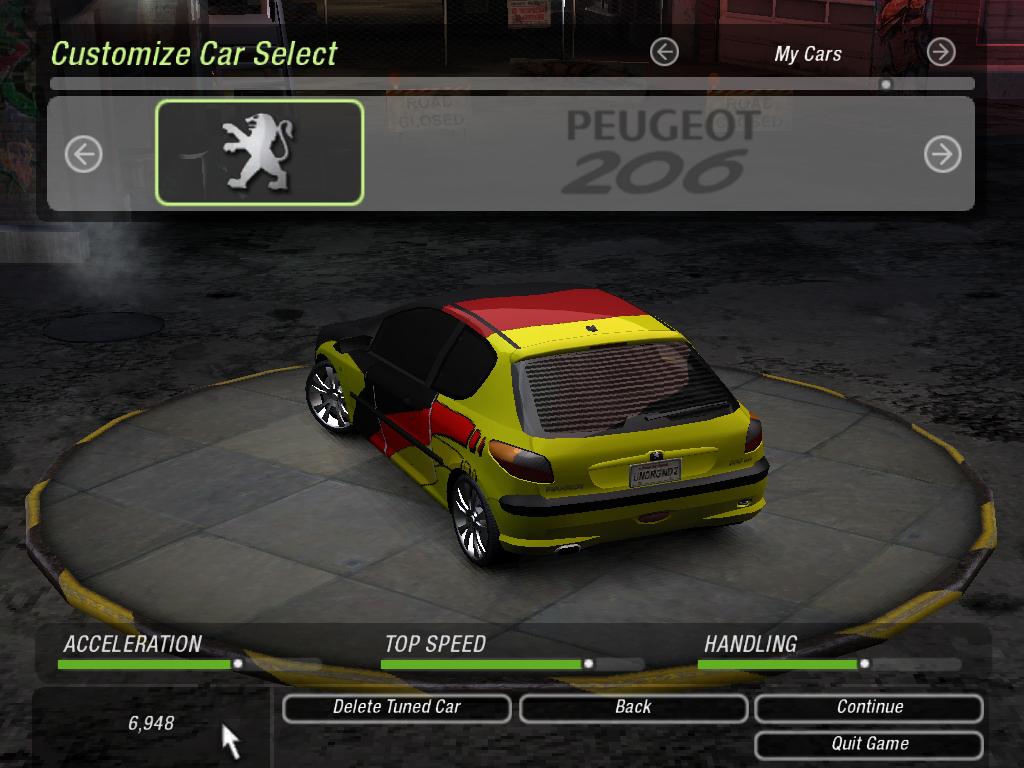Switch to the category before My Cars

point(664,52)
